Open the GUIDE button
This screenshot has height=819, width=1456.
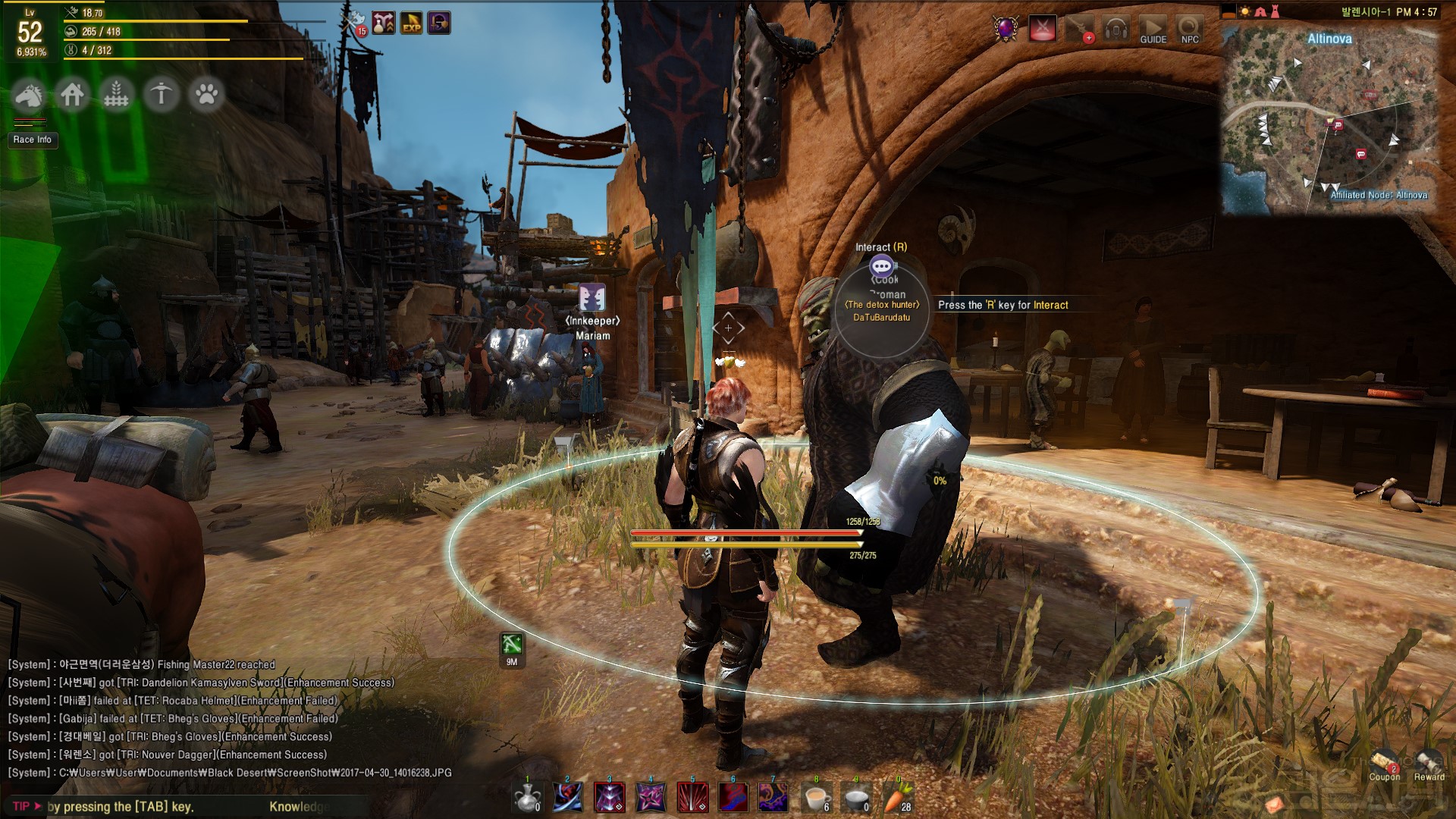(1153, 29)
